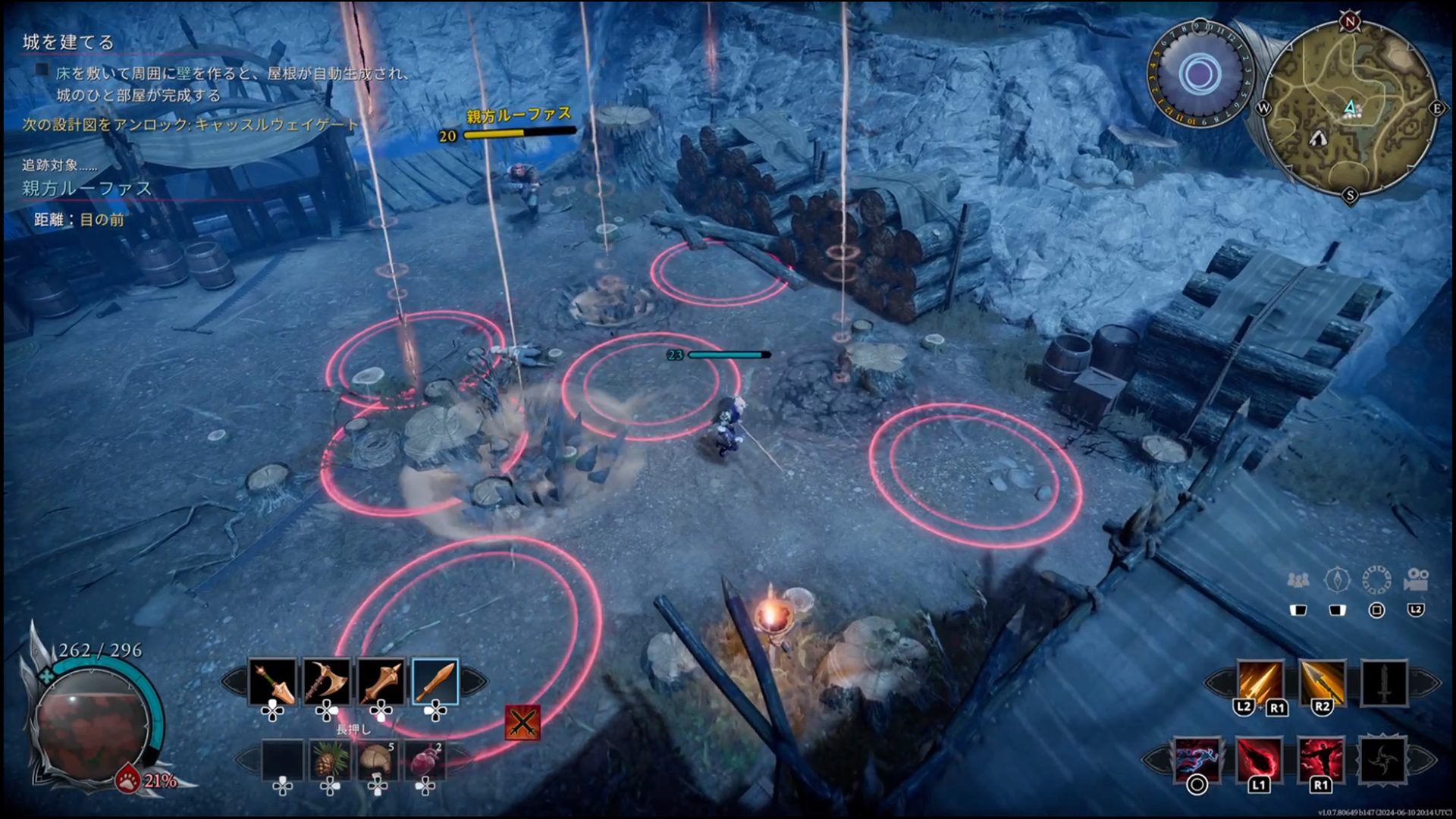Click the tent marker on the minimap
The width and height of the screenshot is (1456, 819).
(x=1319, y=138)
